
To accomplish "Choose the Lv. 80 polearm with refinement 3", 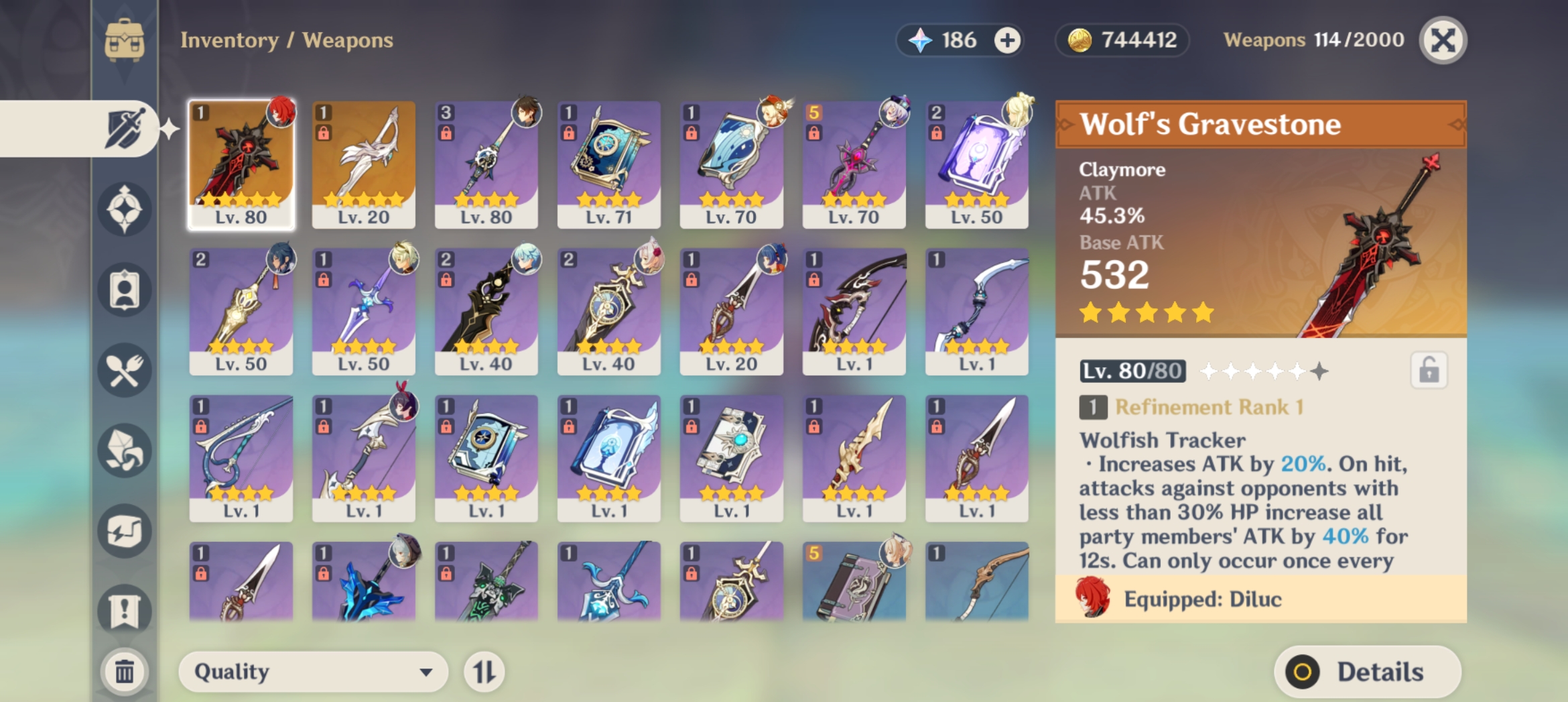I will tap(486, 165).
